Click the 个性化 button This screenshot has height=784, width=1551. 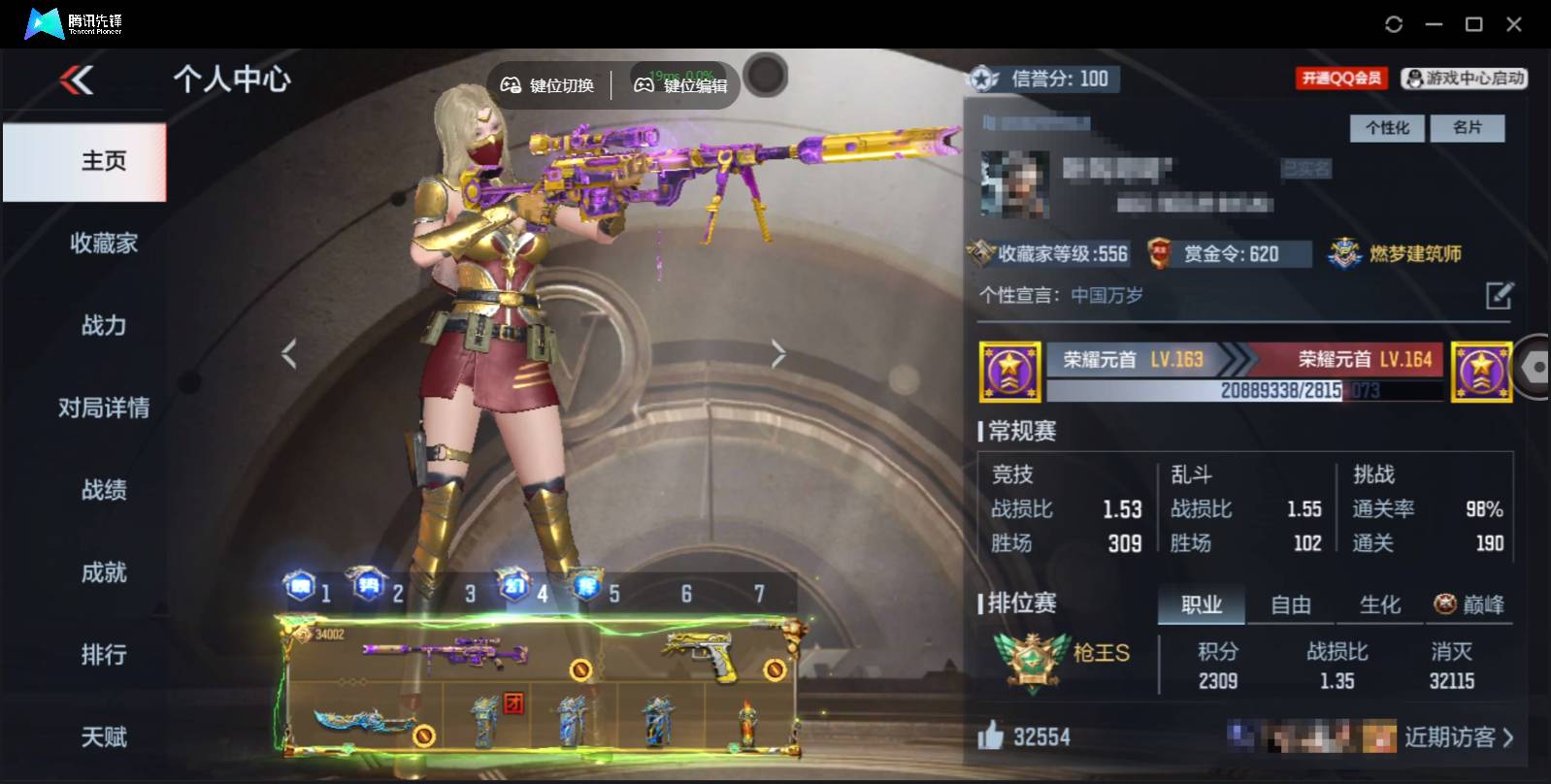click(x=1387, y=128)
